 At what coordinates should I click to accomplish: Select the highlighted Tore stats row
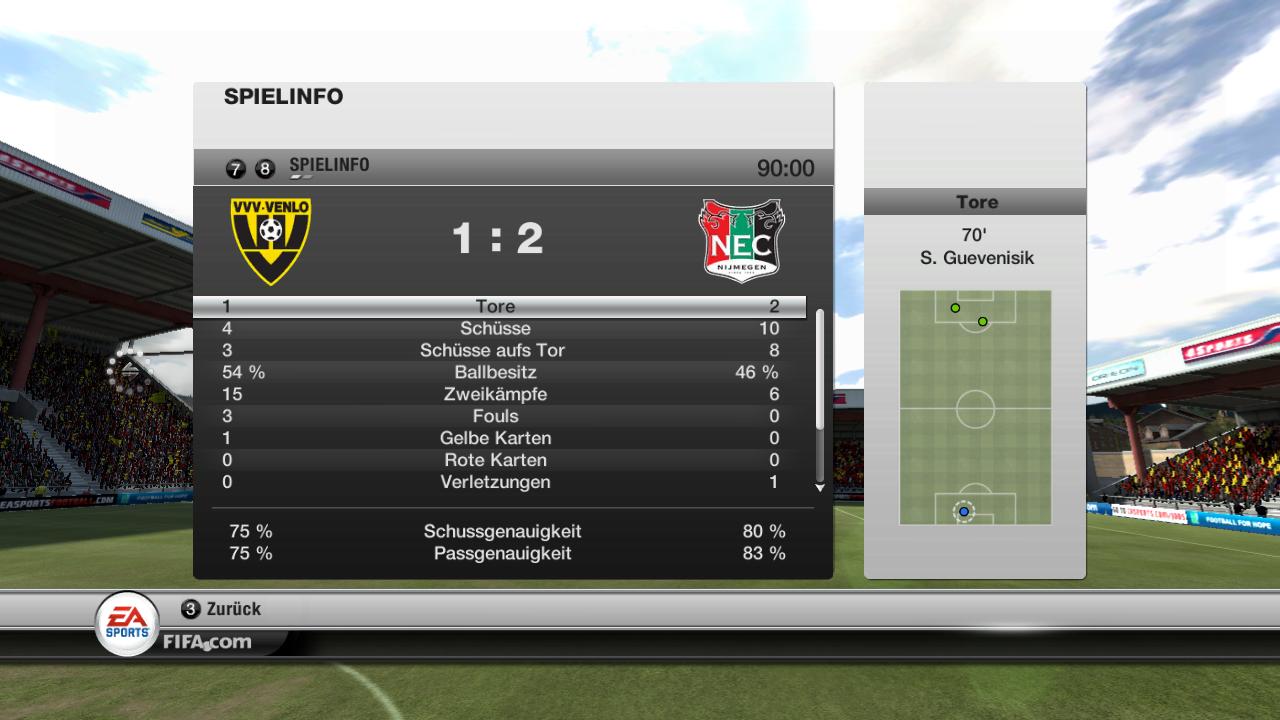click(497, 307)
